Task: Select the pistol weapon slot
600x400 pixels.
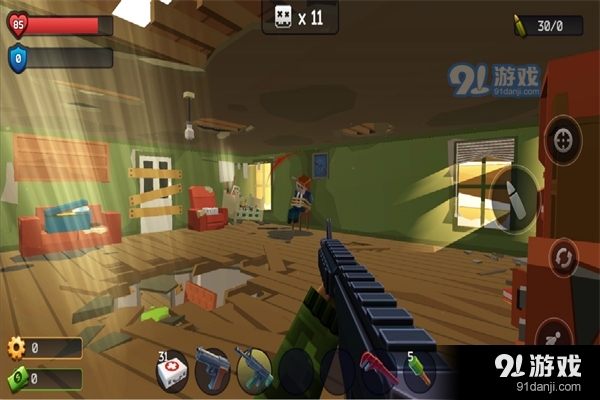Action: (213, 368)
